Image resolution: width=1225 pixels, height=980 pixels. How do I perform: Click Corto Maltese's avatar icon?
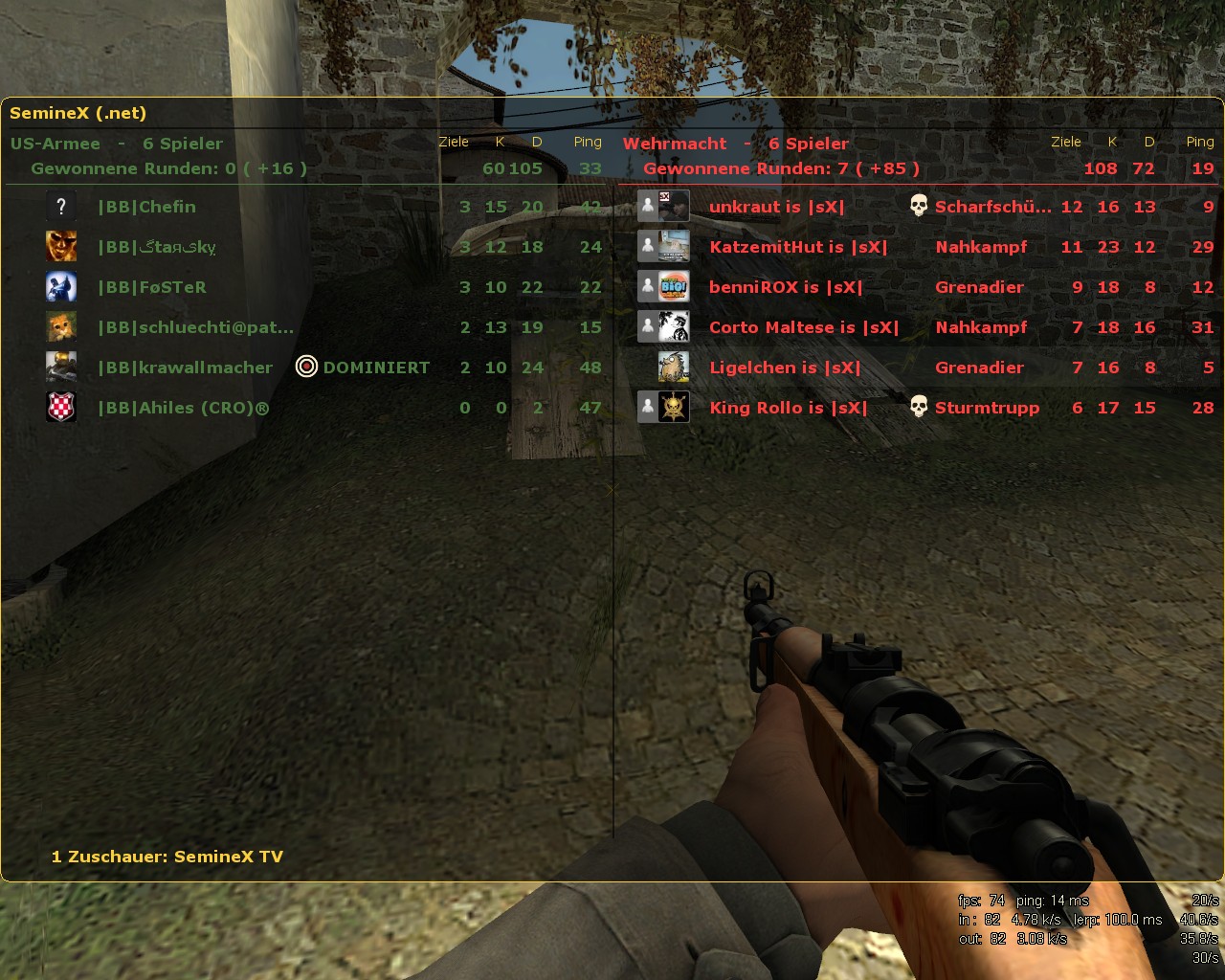674,326
